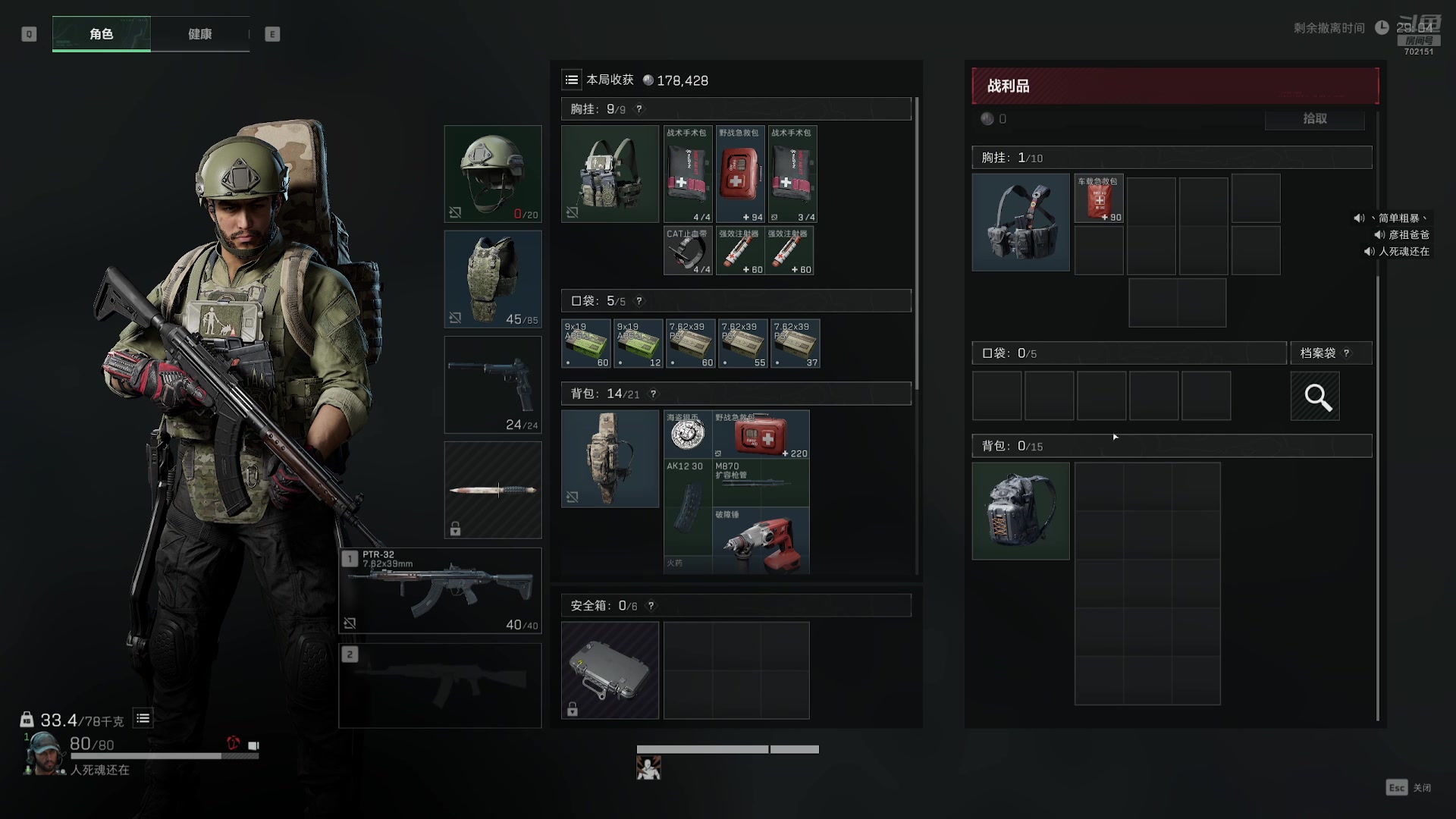
Task: Select the M870 扩容枪管 item
Action: coord(761,482)
